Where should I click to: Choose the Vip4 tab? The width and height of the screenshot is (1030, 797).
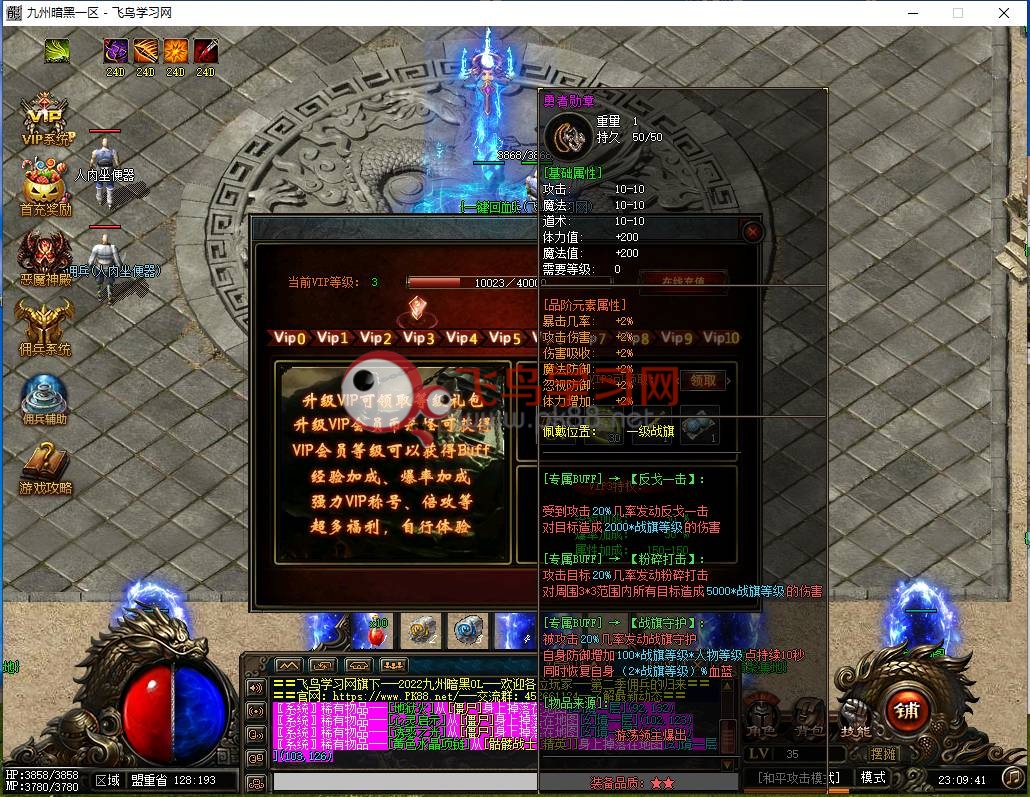pyautogui.click(x=462, y=338)
